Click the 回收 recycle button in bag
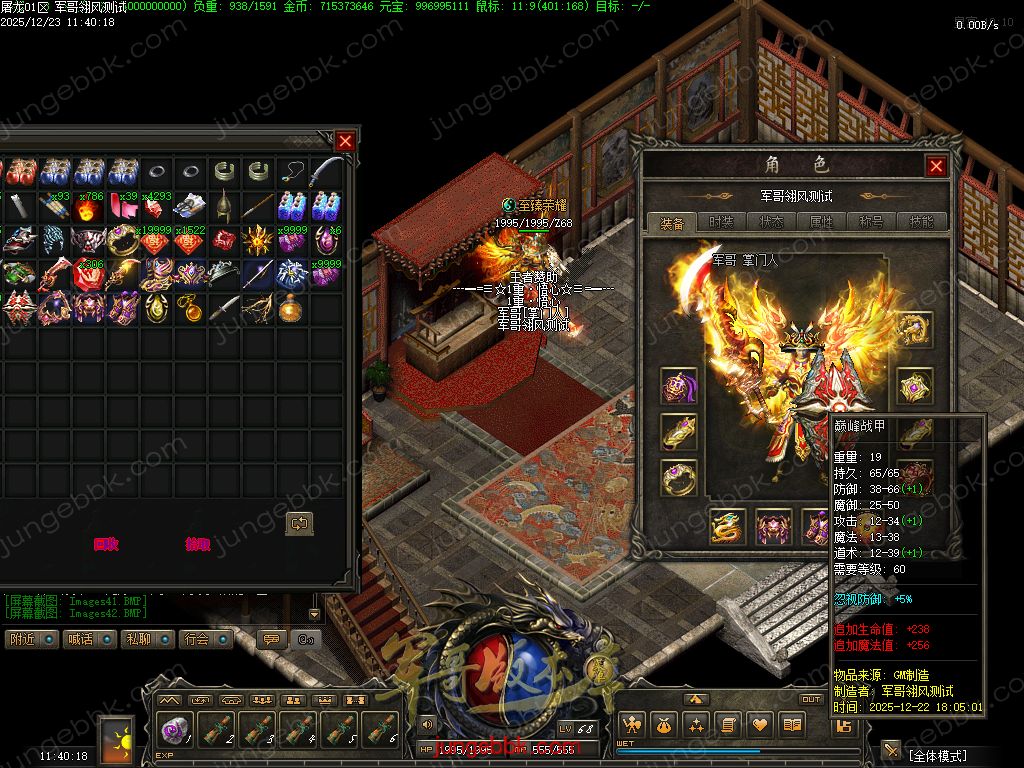This screenshot has height=768, width=1024. point(106,544)
